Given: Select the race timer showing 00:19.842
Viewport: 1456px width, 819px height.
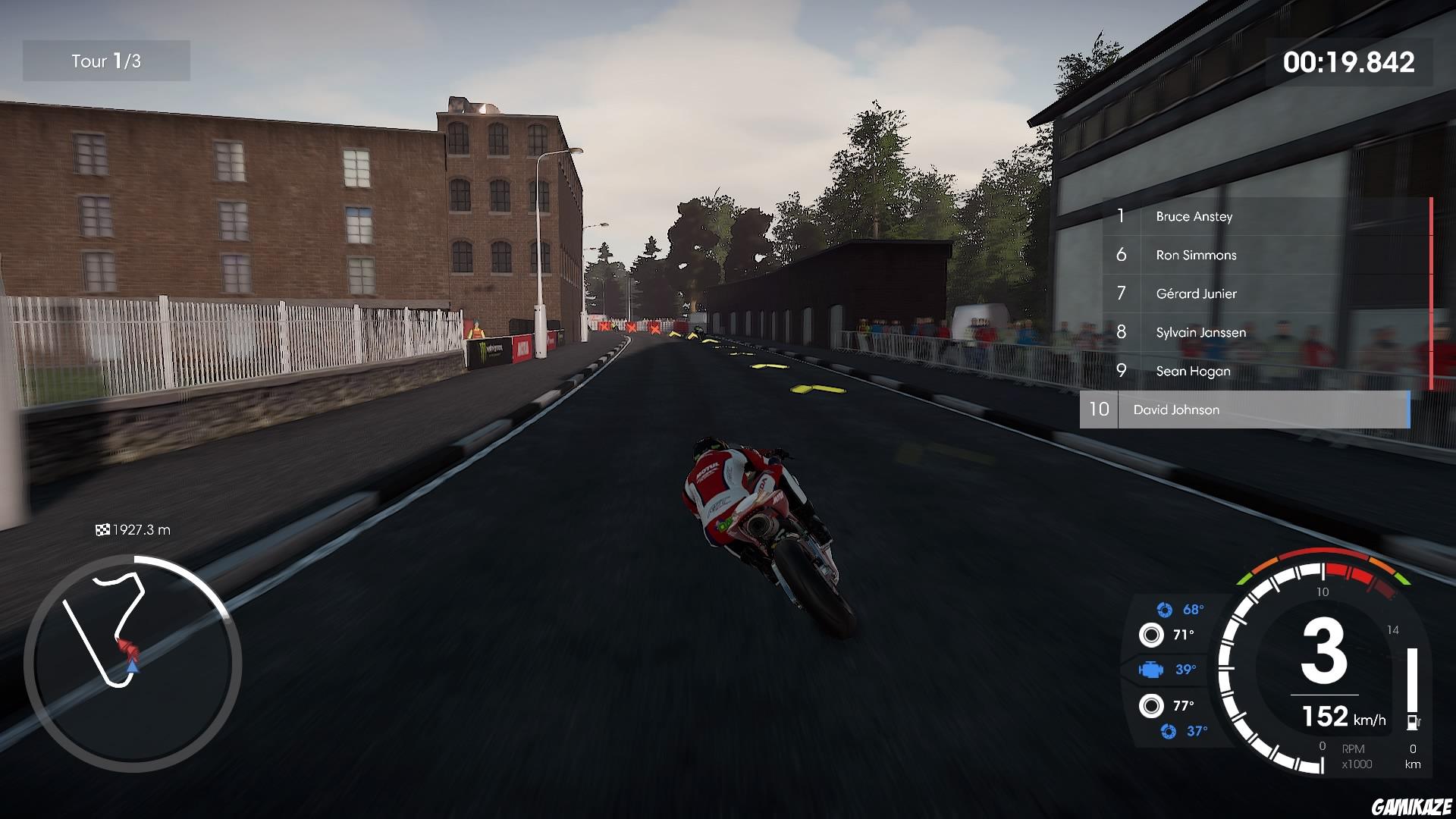Looking at the screenshot, I should 1350,64.
